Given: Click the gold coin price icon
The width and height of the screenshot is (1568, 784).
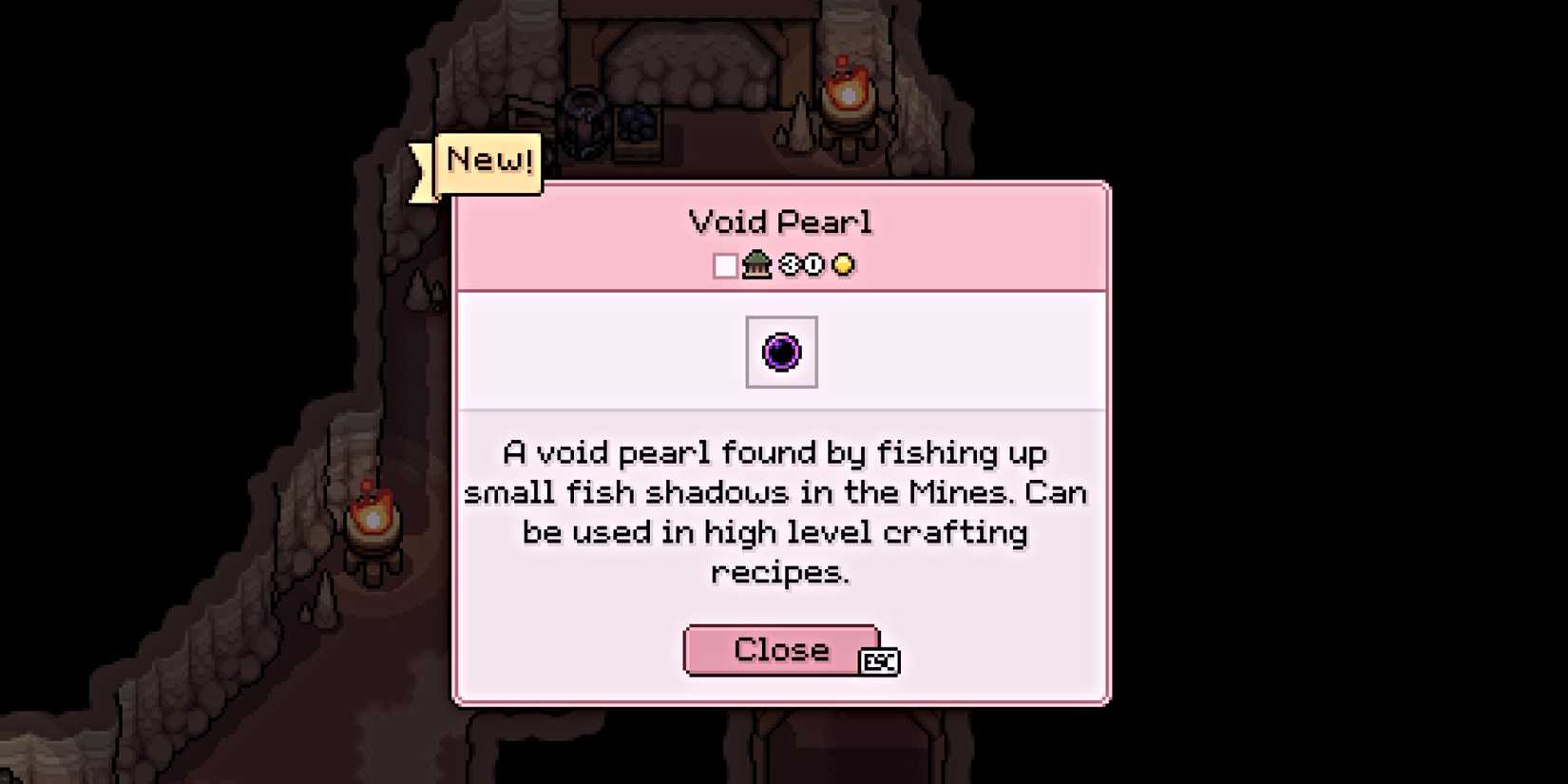Looking at the screenshot, I should point(844,265).
